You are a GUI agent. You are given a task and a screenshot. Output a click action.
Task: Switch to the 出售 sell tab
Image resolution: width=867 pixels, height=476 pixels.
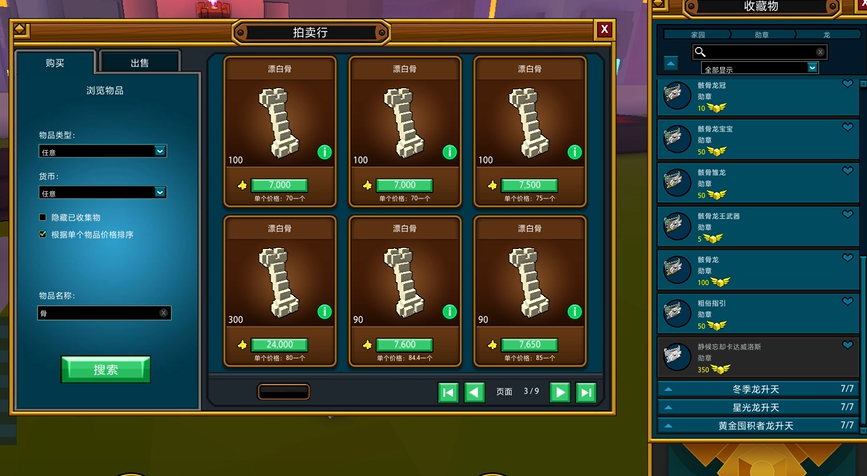coord(140,62)
